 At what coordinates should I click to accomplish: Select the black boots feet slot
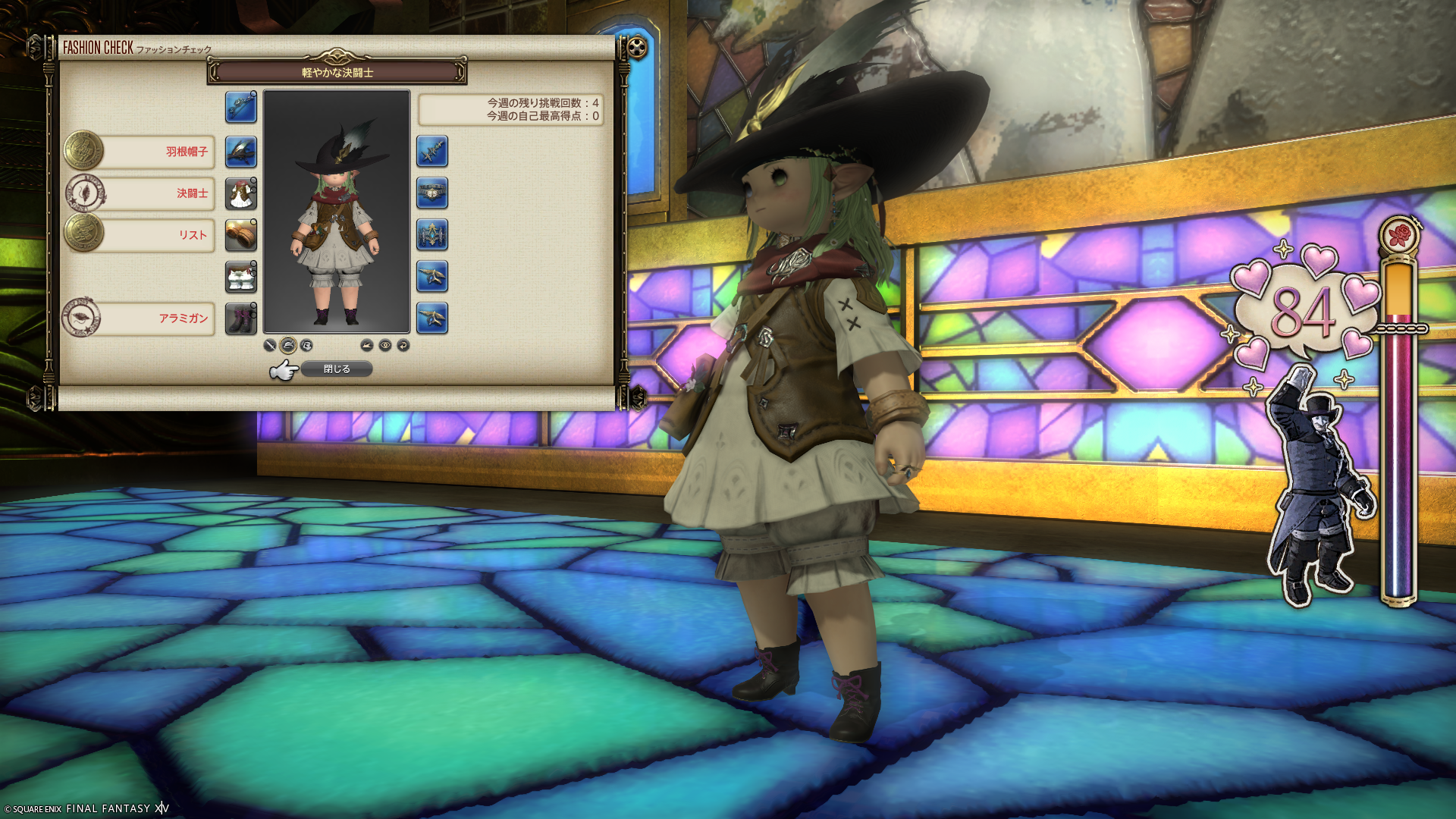pos(241,318)
